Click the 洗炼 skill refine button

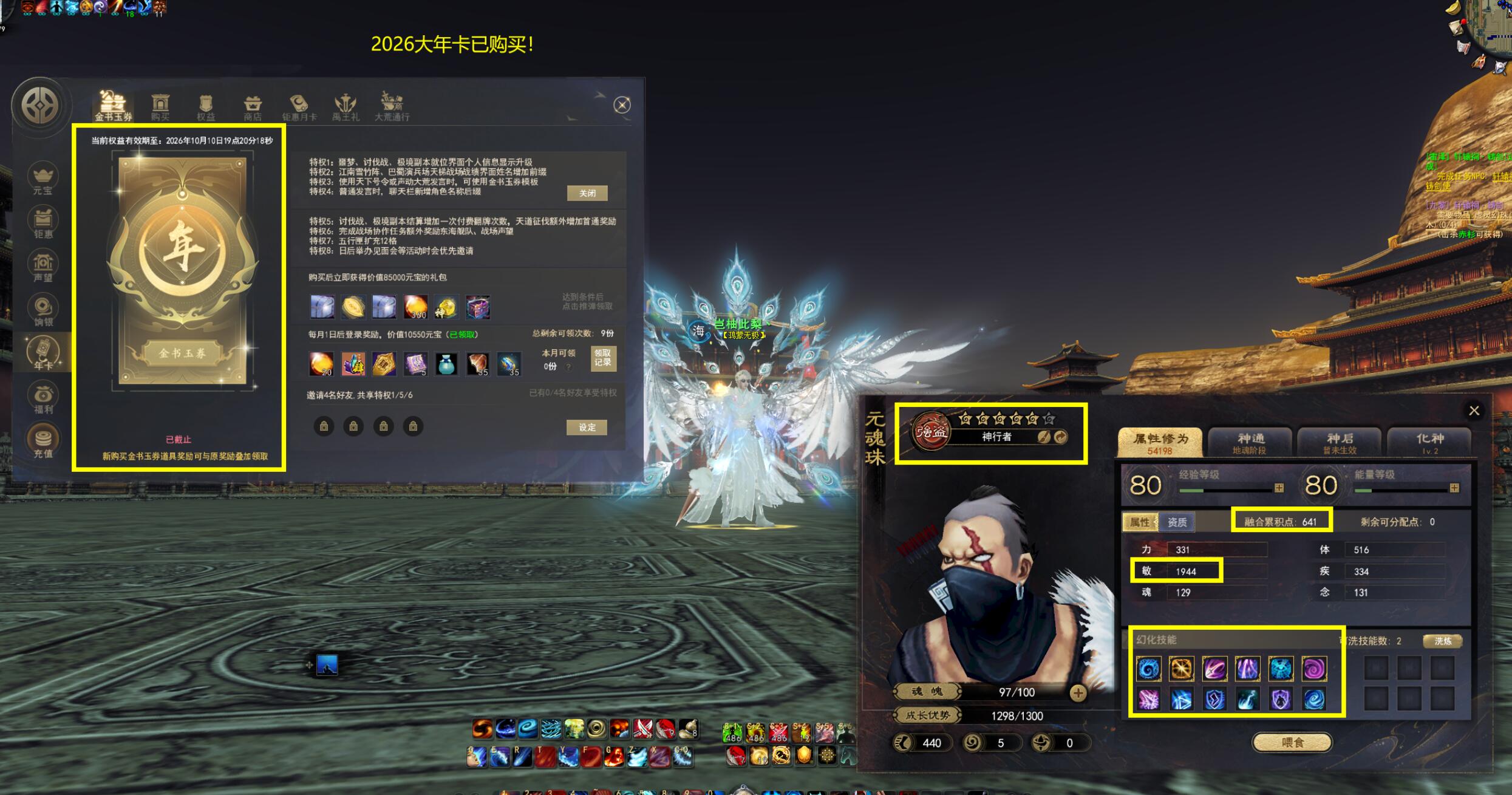point(1442,641)
